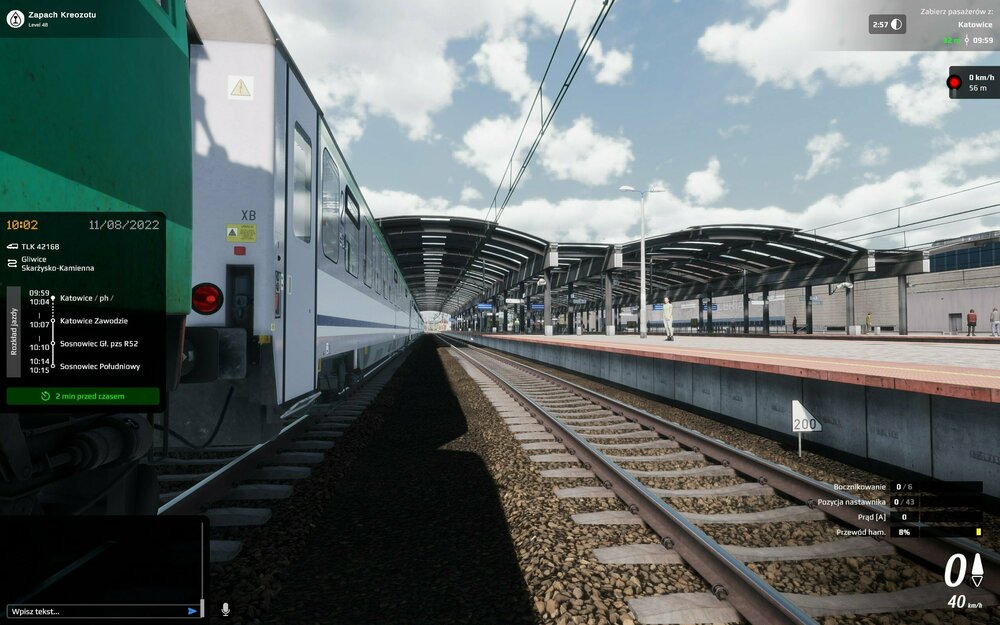Screen dimensions: 1000x625
Task: Send the chat message with the arrow button
Action: [193, 611]
